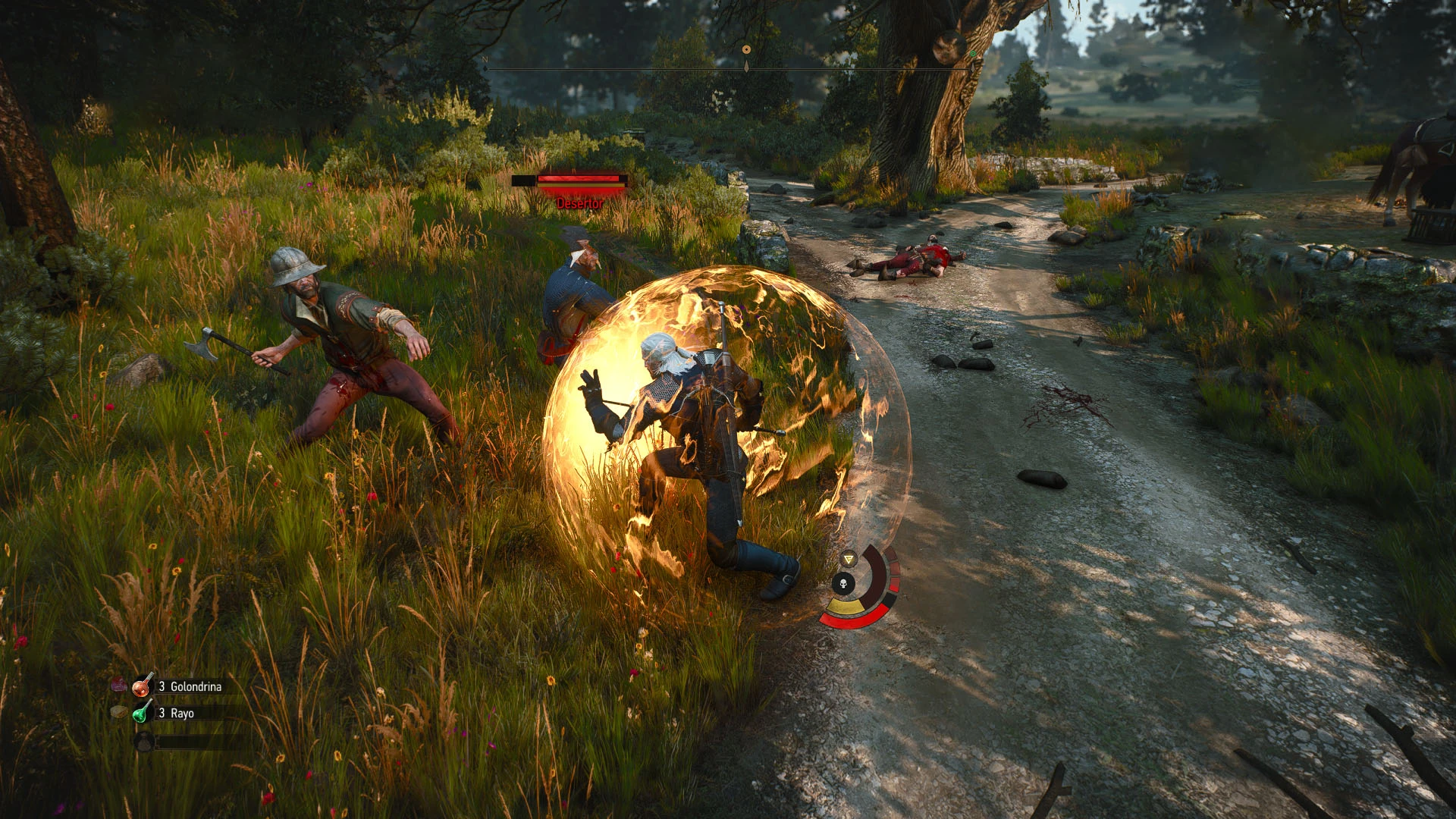1456x819 pixels.
Task: Click the moon time-of-day indicator
Action: point(949,47)
